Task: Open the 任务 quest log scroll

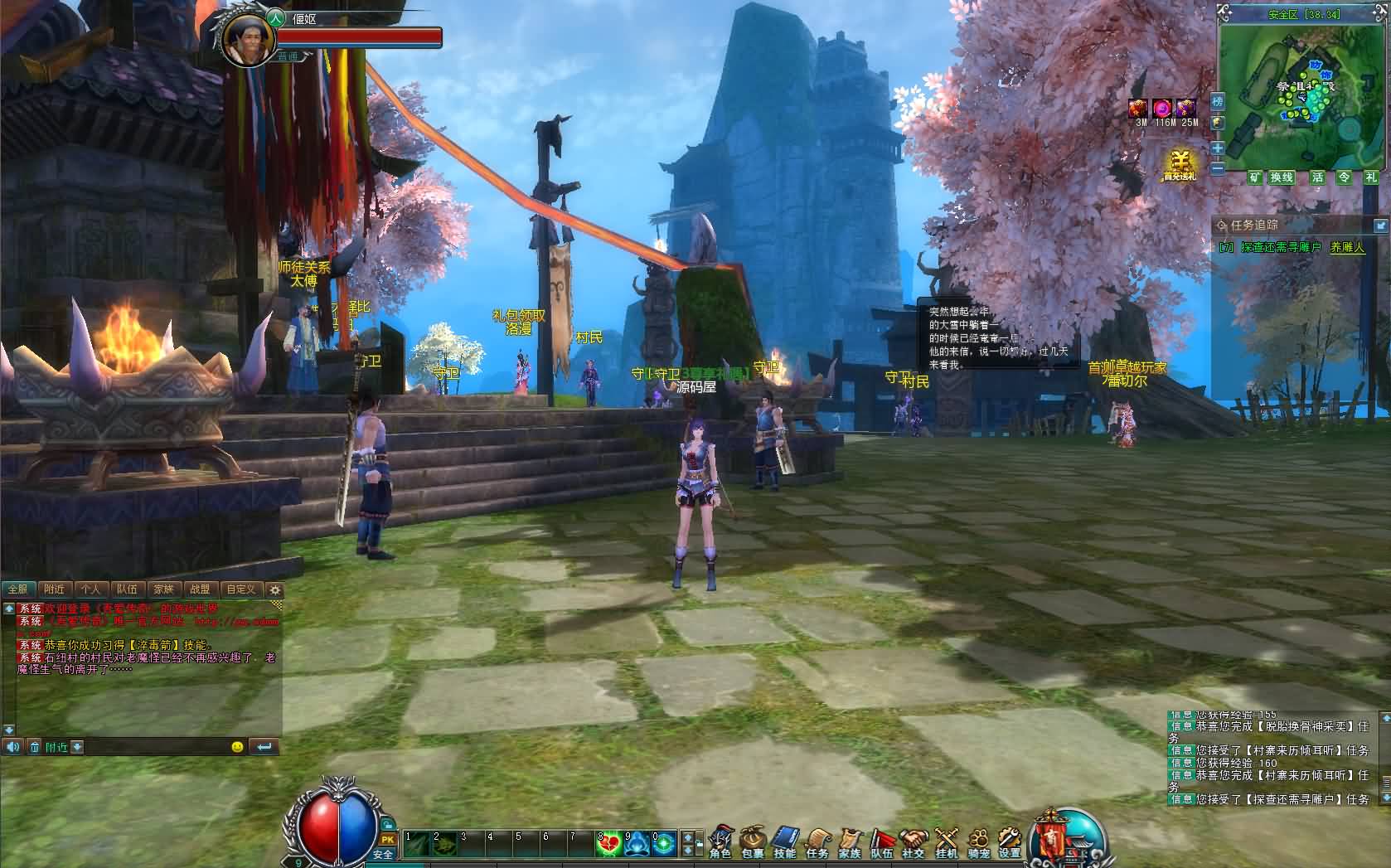Action: 817,841
